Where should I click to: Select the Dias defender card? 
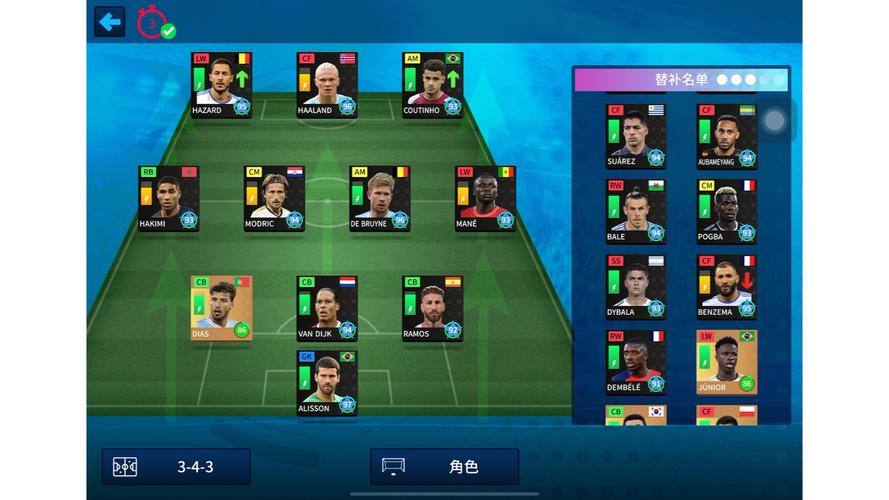click(221, 308)
